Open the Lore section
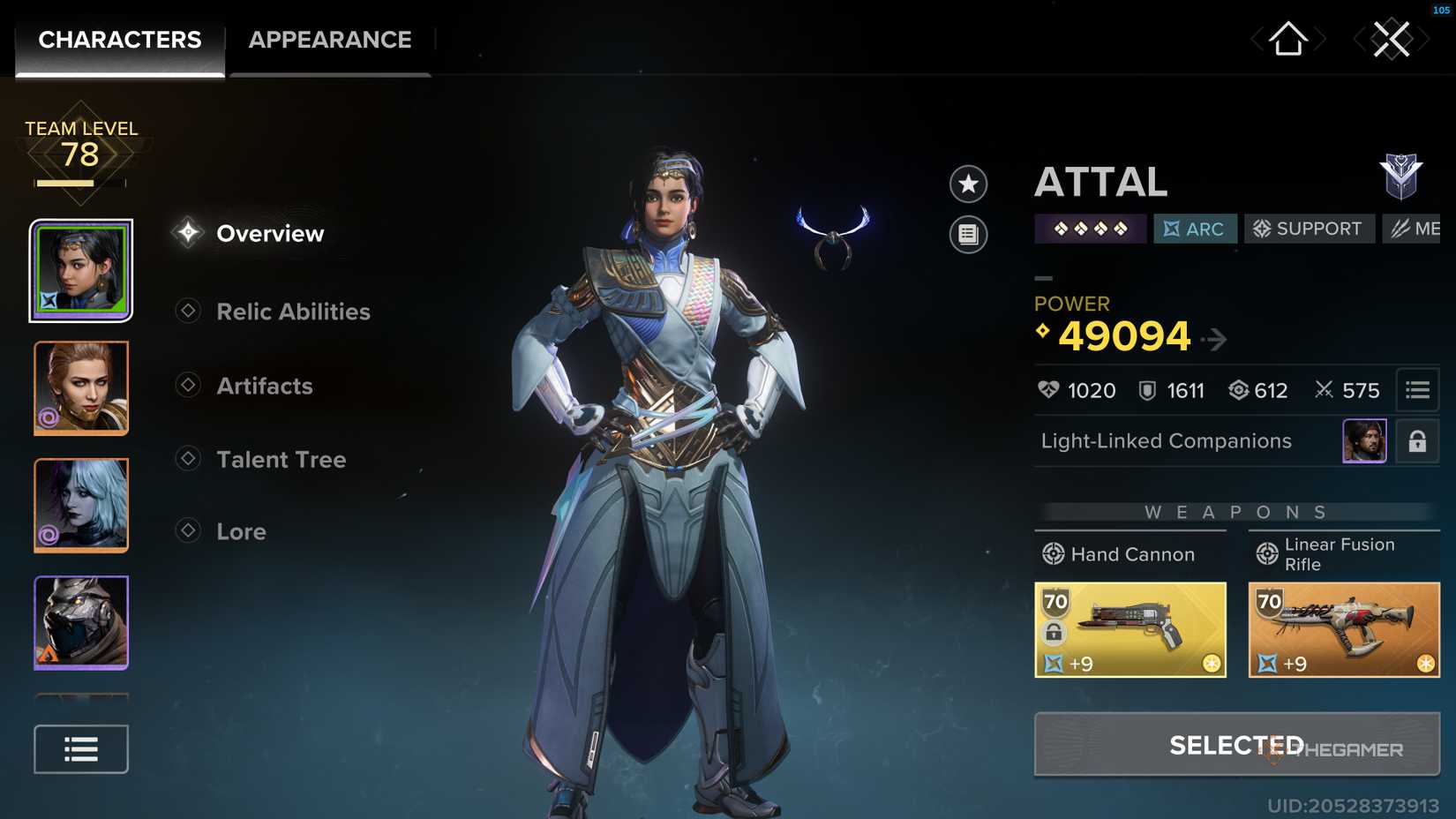The image size is (1456, 819). (x=241, y=530)
